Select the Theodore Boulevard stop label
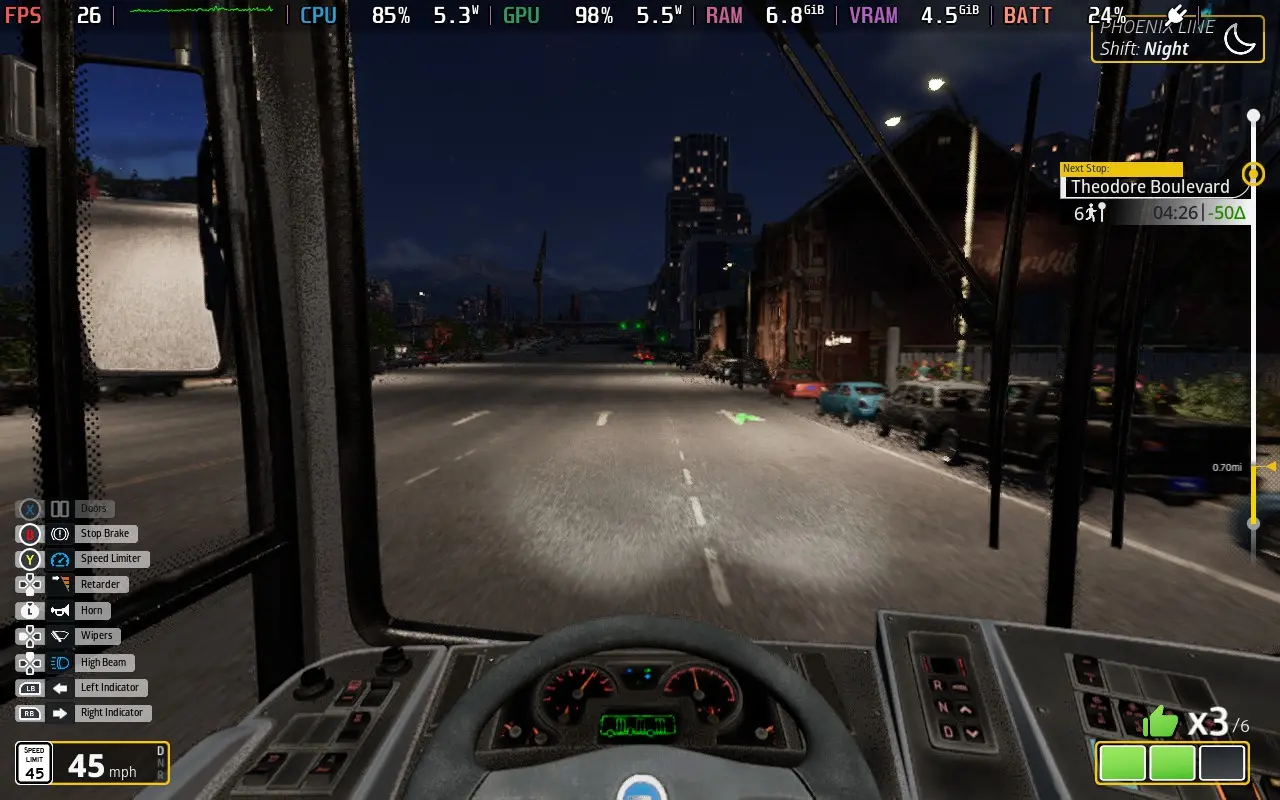This screenshot has width=1280, height=800. click(x=1150, y=187)
